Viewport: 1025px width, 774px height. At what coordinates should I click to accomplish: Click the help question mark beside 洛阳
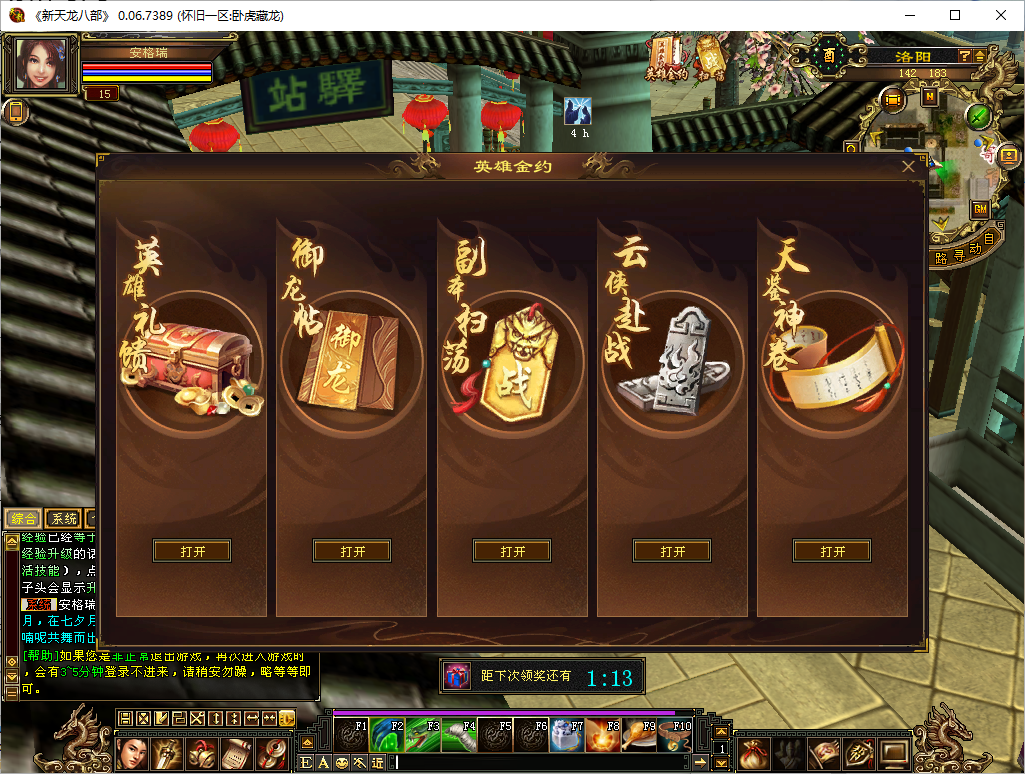pyautogui.click(x=964, y=57)
